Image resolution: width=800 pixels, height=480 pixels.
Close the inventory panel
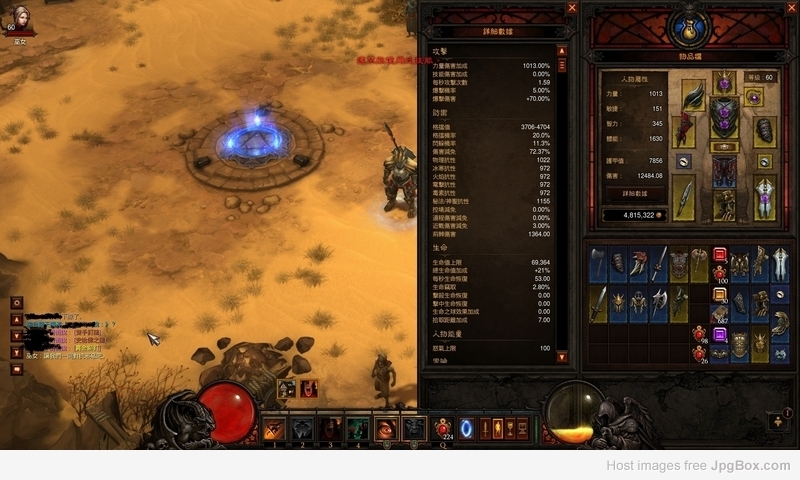point(789,7)
